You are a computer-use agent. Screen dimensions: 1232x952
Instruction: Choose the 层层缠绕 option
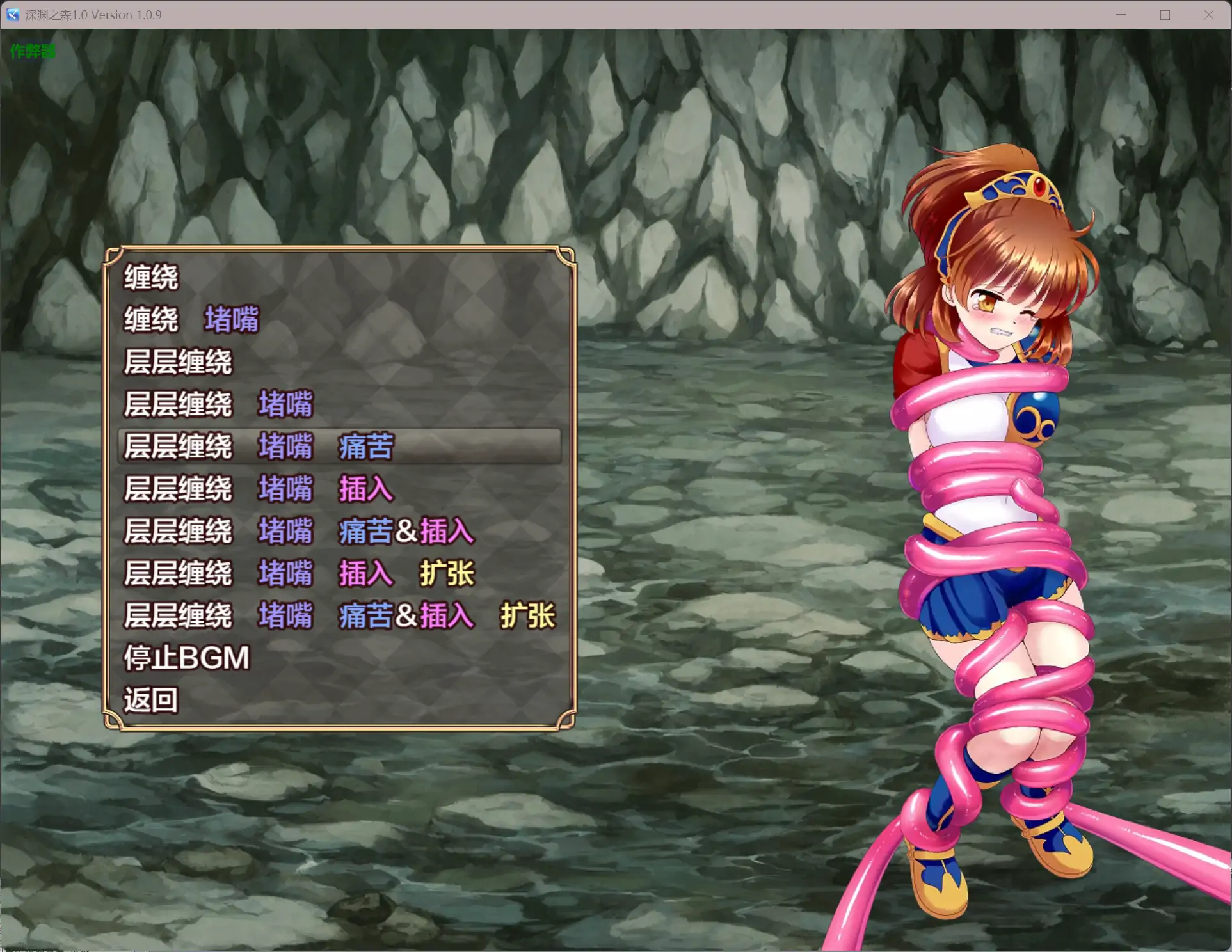pos(178,361)
